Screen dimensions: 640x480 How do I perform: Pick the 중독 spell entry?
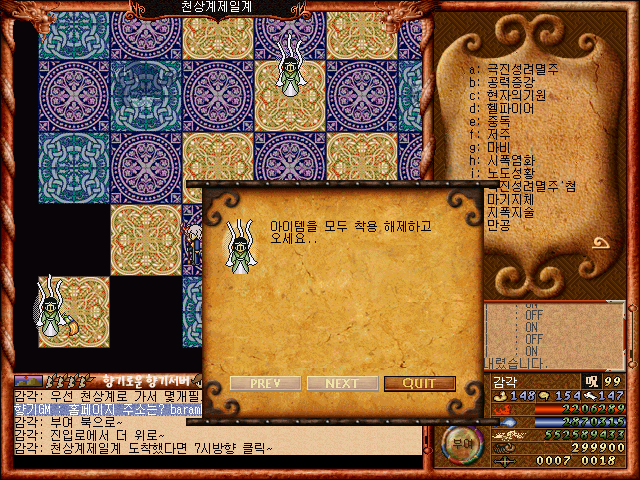(x=499, y=120)
